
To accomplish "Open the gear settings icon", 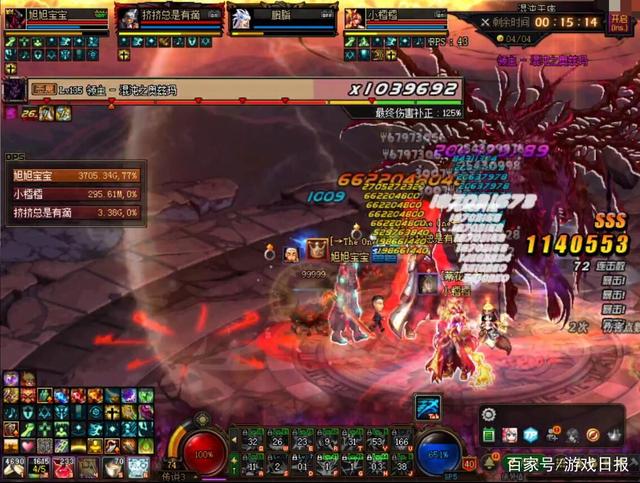I will click(x=489, y=414).
